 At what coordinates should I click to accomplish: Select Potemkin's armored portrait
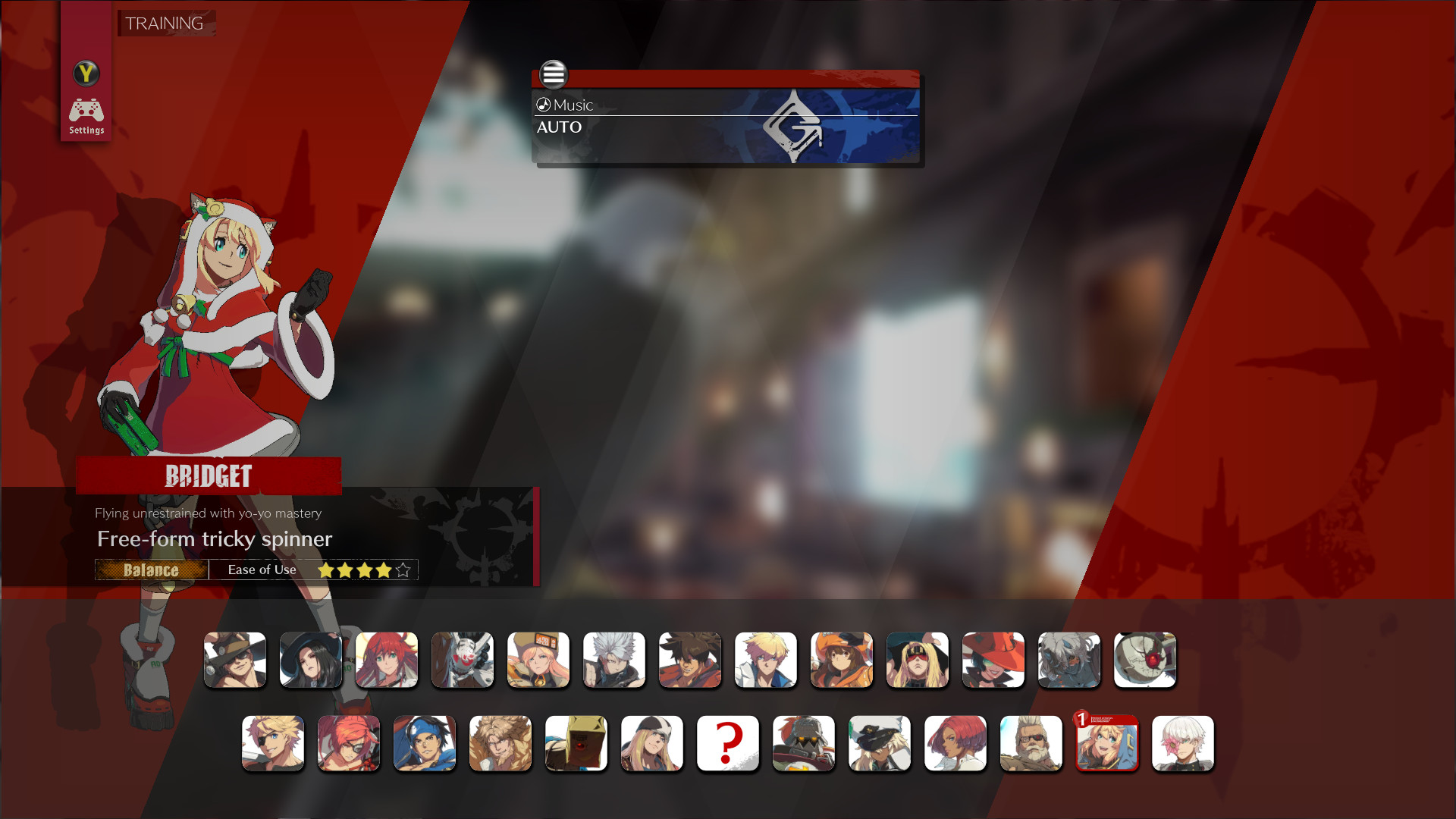click(804, 743)
